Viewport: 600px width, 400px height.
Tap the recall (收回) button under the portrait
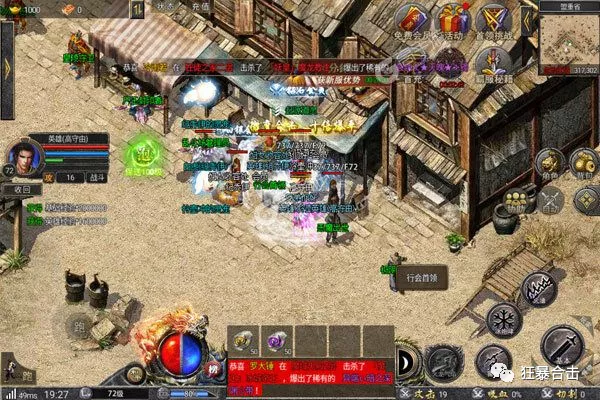pyautogui.click(x=20, y=190)
